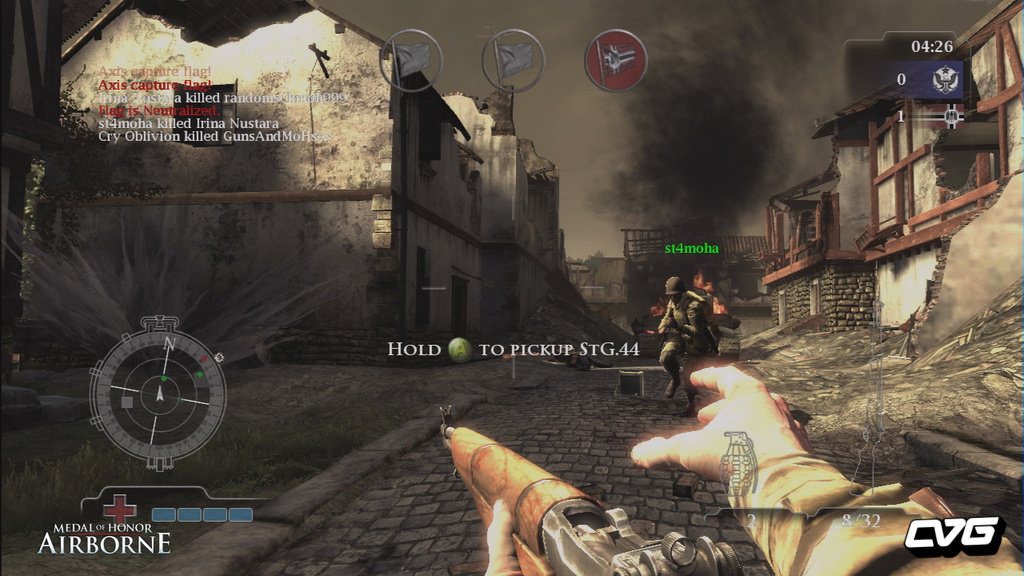Screen dimensions: 1024x576
Task: Click the compass minimap
Action: point(158,393)
